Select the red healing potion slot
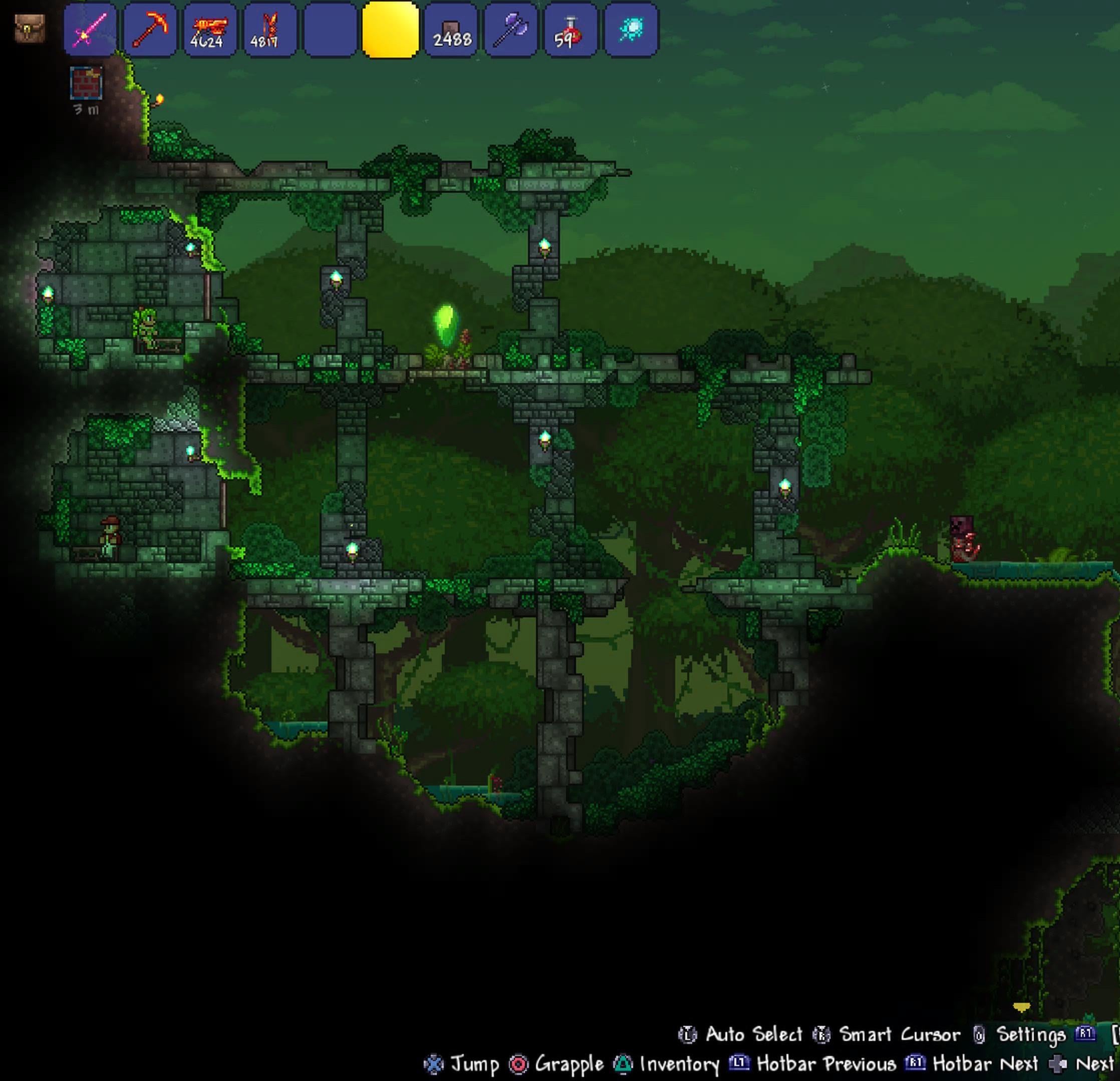This screenshot has width=1120, height=1081. point(571,30)
